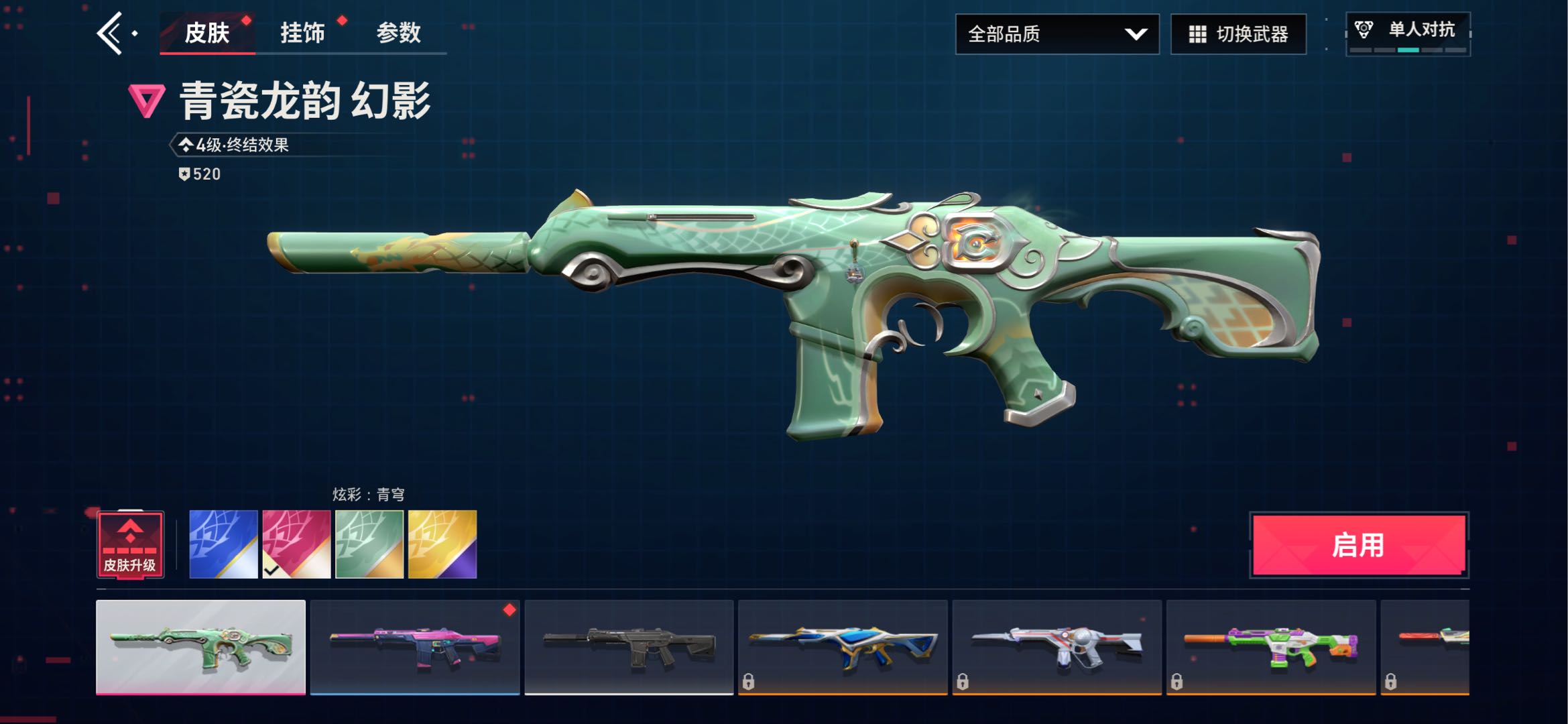Activate the 启用 equip button

pyautogui.click(x=1359, y=545)
